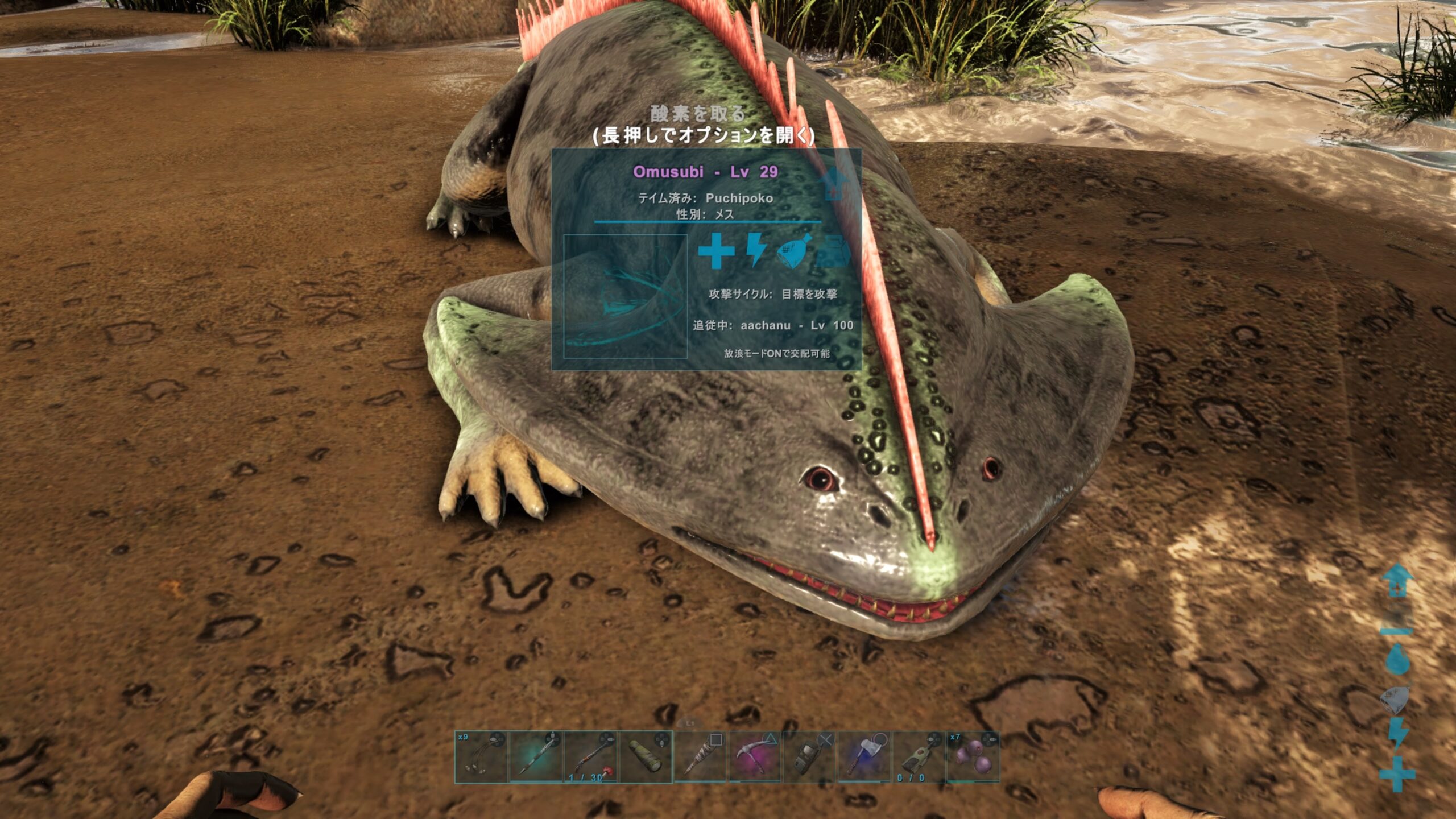Pick the handheld GPS device slot

tap(809, 757)
